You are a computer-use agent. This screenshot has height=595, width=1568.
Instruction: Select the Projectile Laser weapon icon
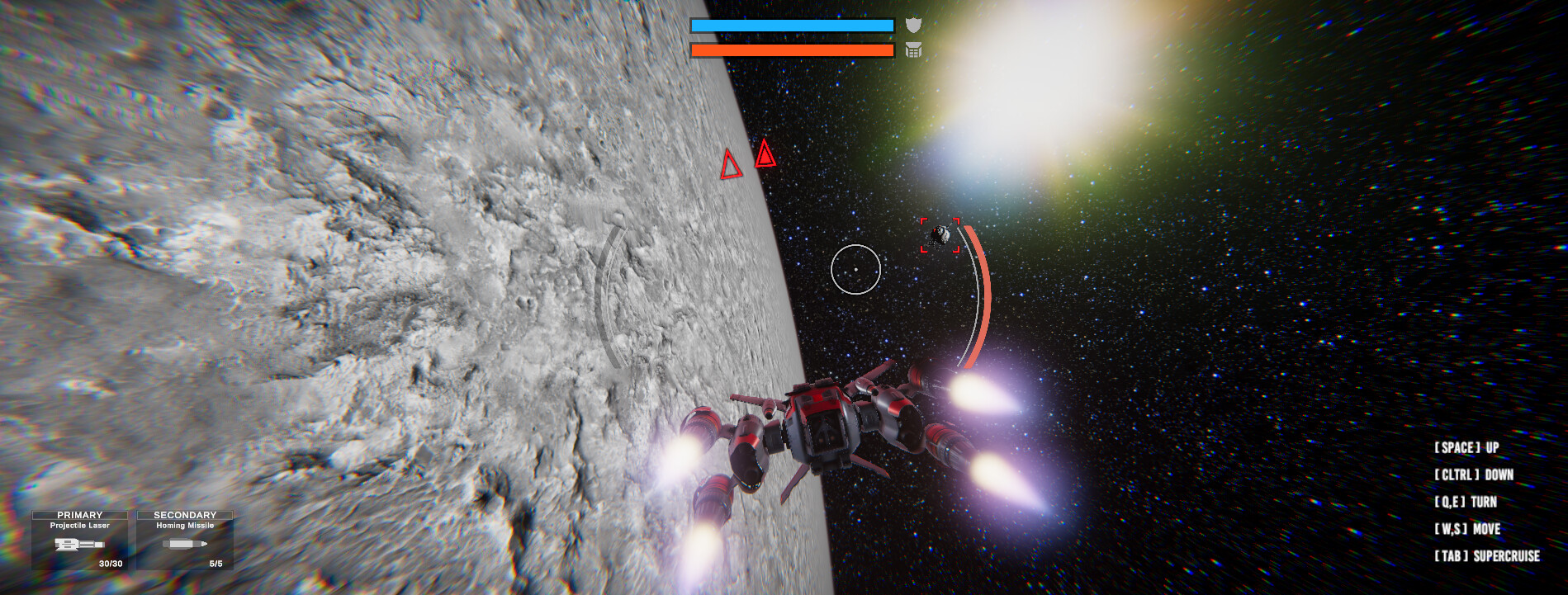coord(78,545)
